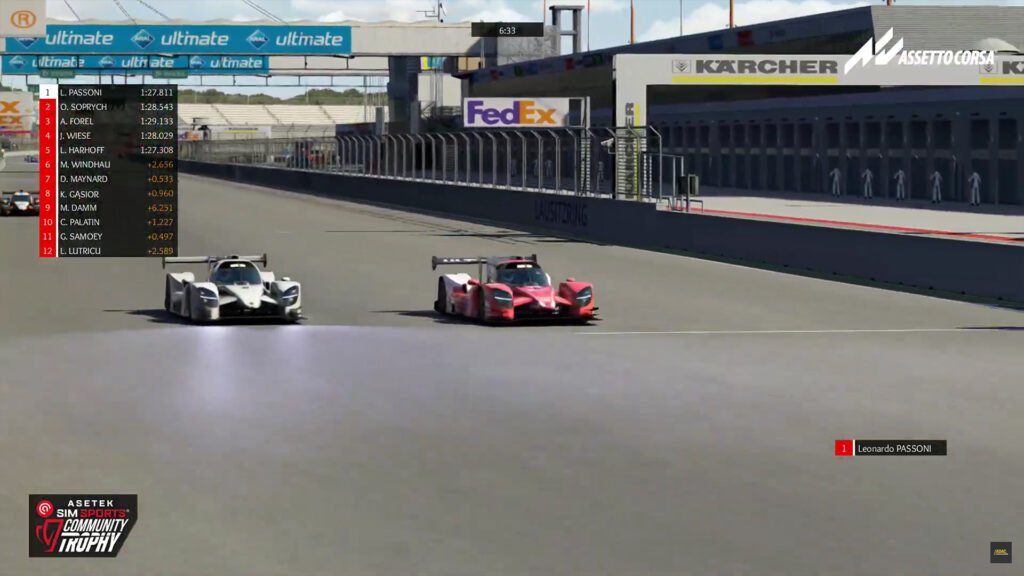This screenshot has height=576, width=1024.
Task: Pick M. Windhau's row in the standings
Action: 108,164
